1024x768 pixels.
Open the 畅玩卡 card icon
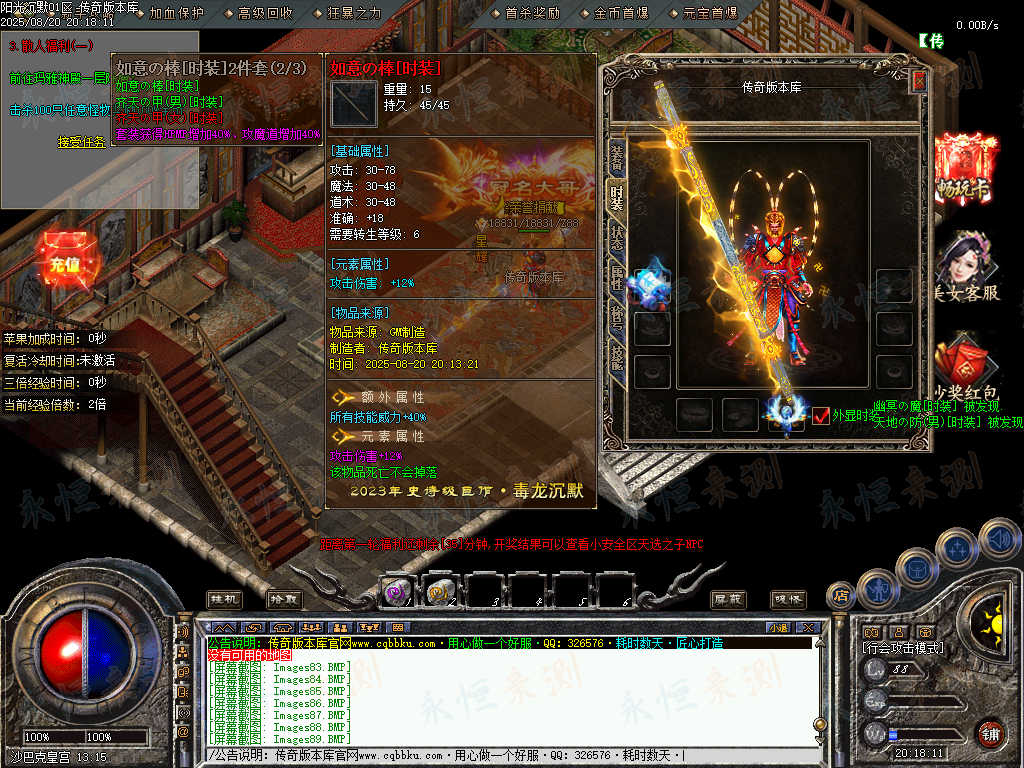pos(966,166)
